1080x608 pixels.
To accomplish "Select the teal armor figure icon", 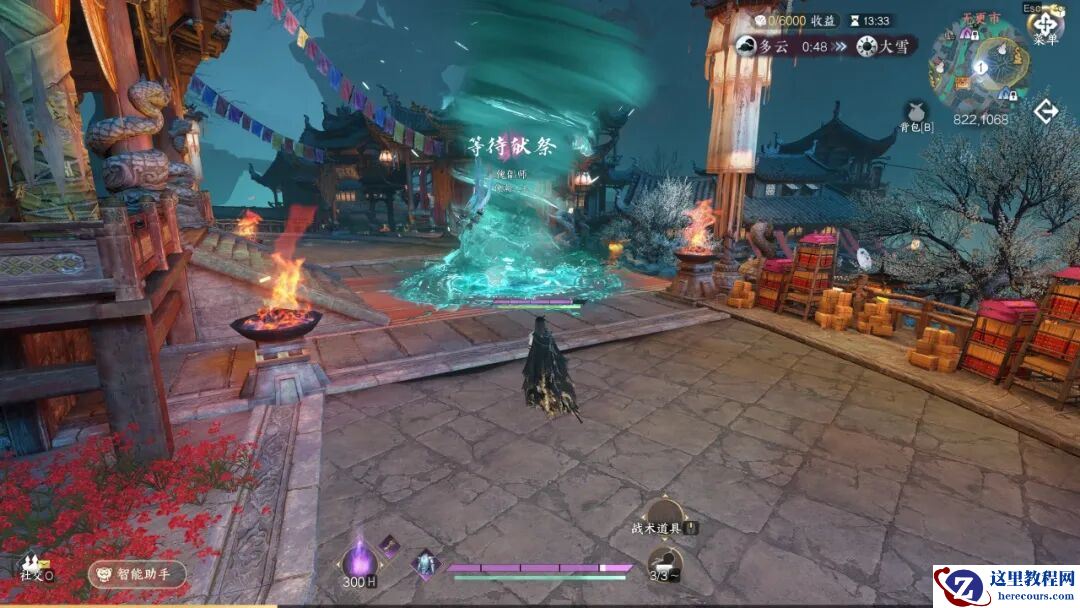I will (426, 564).
